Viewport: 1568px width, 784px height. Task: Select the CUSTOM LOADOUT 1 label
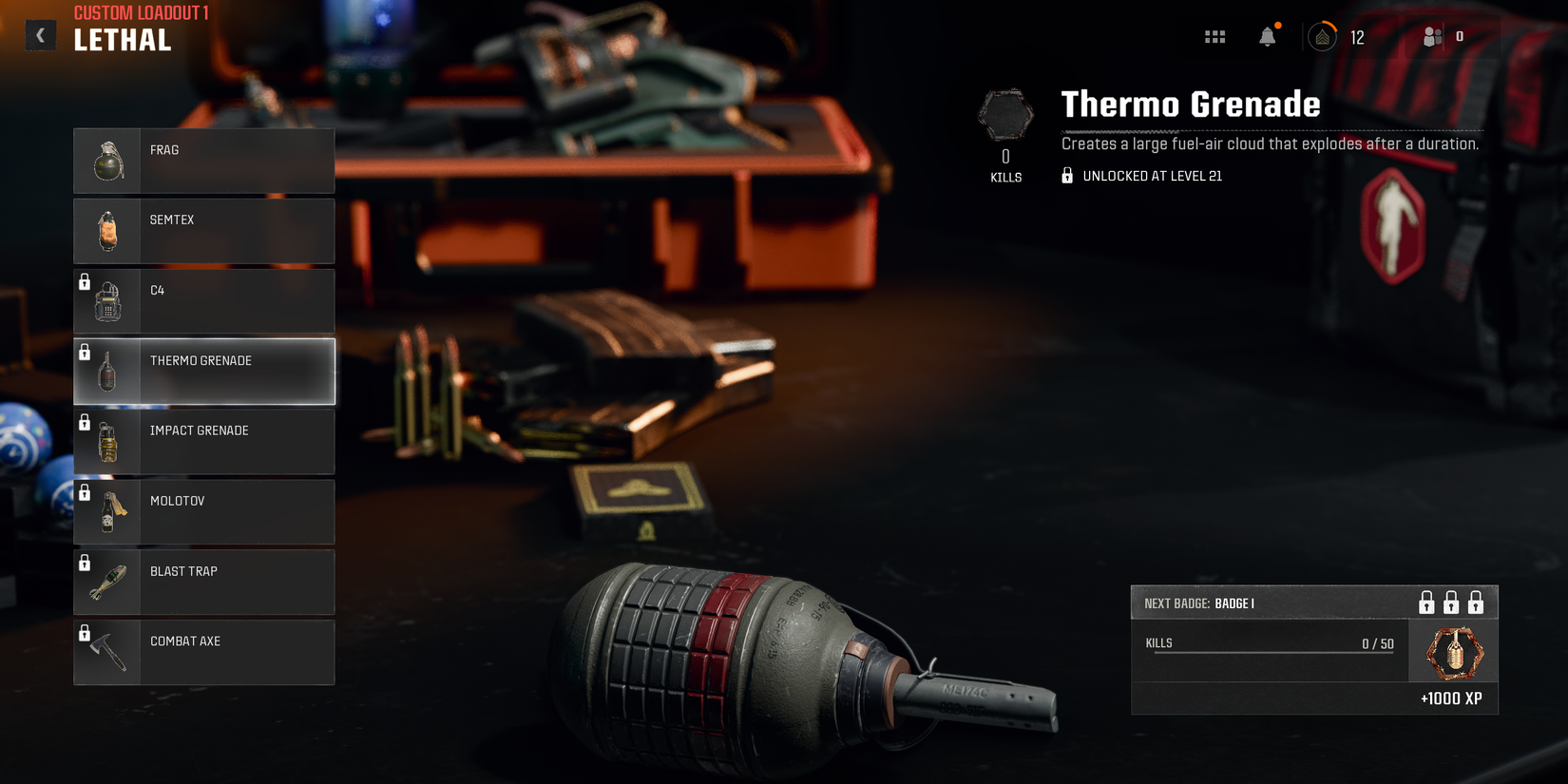[137, 12]
